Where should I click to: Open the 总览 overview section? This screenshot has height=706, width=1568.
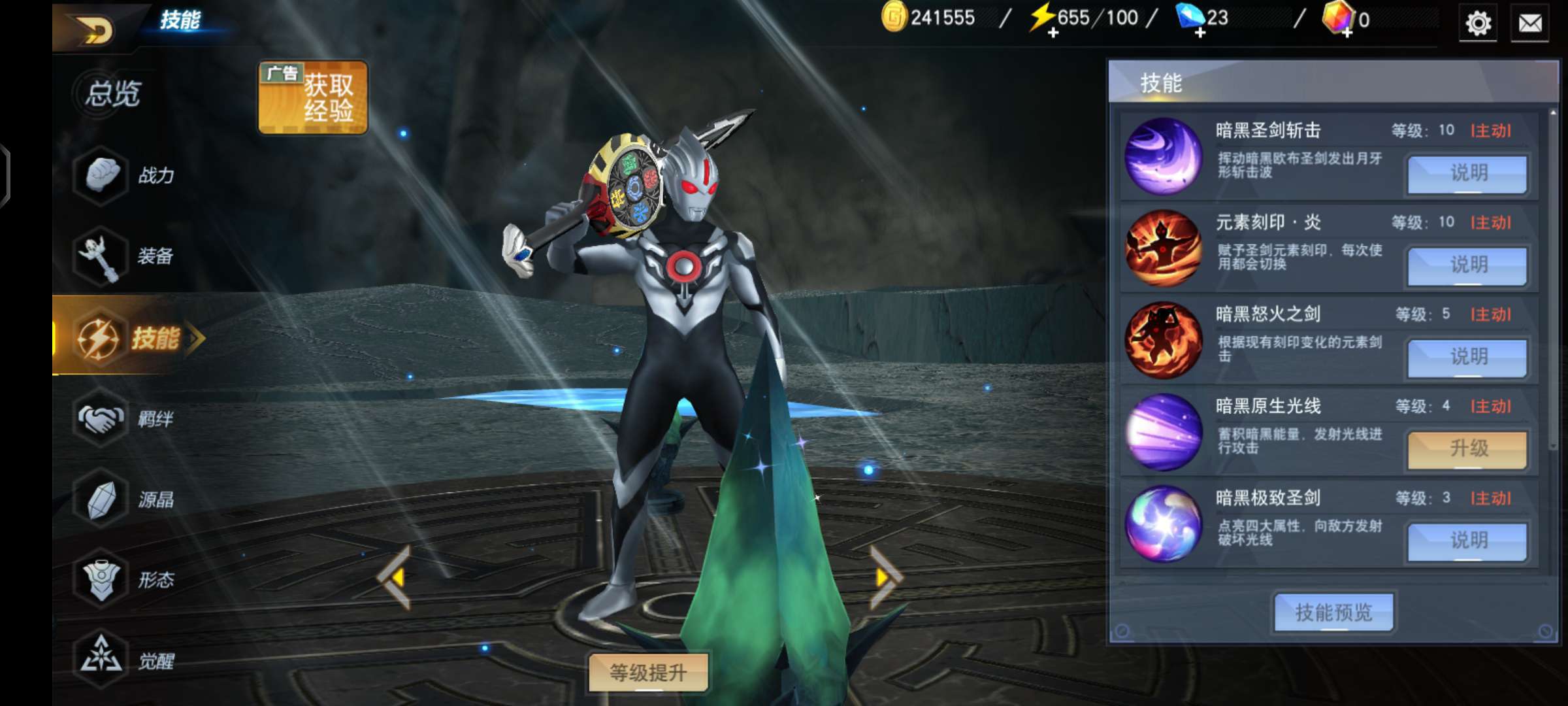click(111, 93)
